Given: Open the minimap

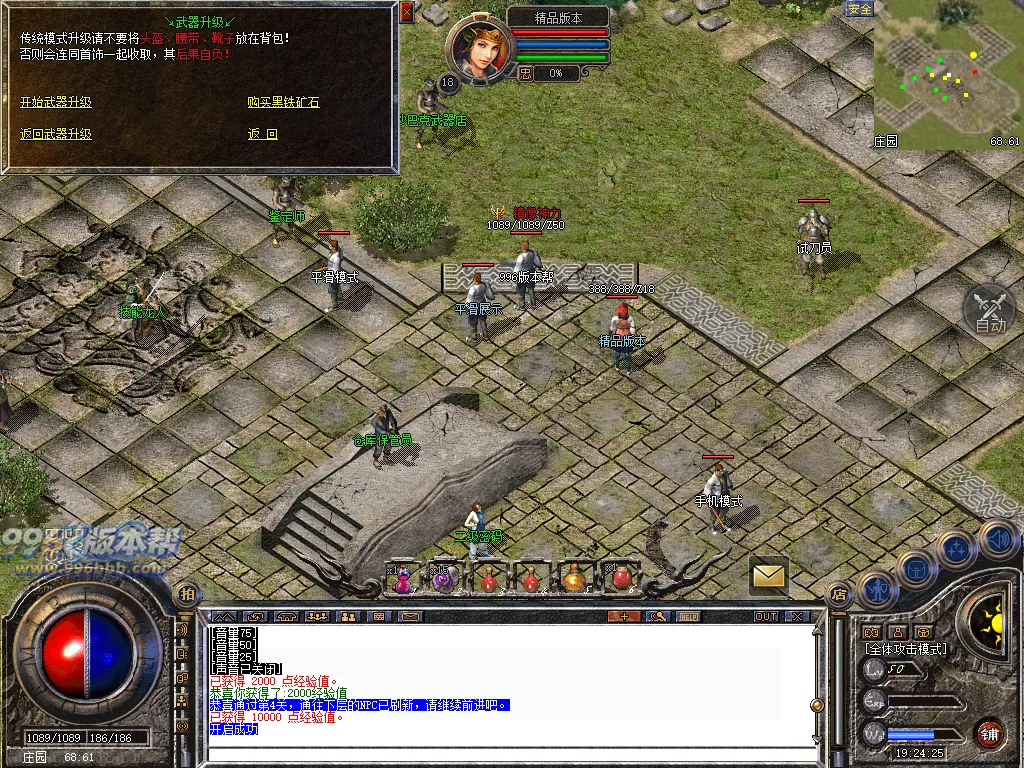Looking at the screenshot, I should click(x=947, y=75).
